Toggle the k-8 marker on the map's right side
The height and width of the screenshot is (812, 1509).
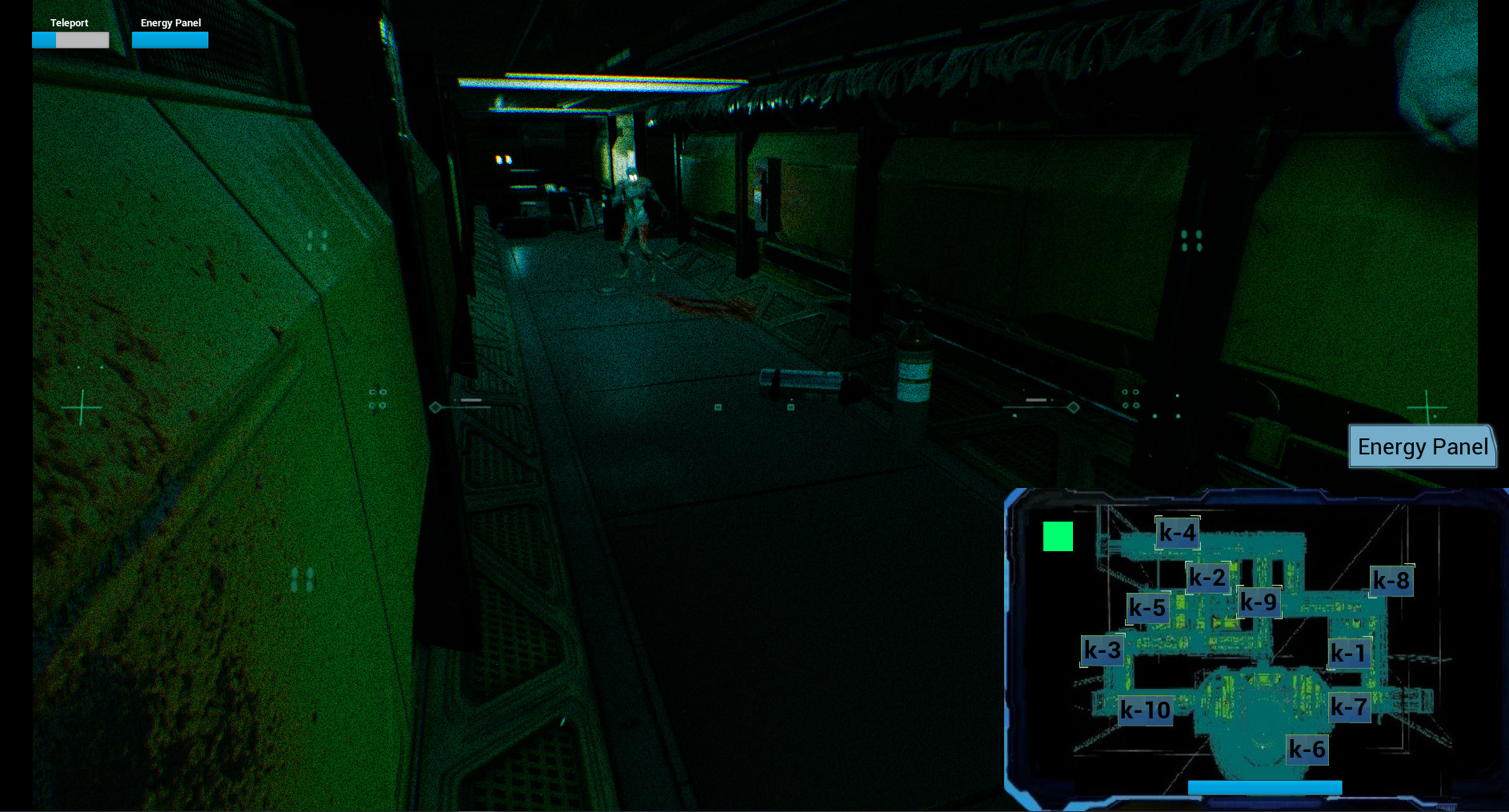click(x=1391, y=580)
